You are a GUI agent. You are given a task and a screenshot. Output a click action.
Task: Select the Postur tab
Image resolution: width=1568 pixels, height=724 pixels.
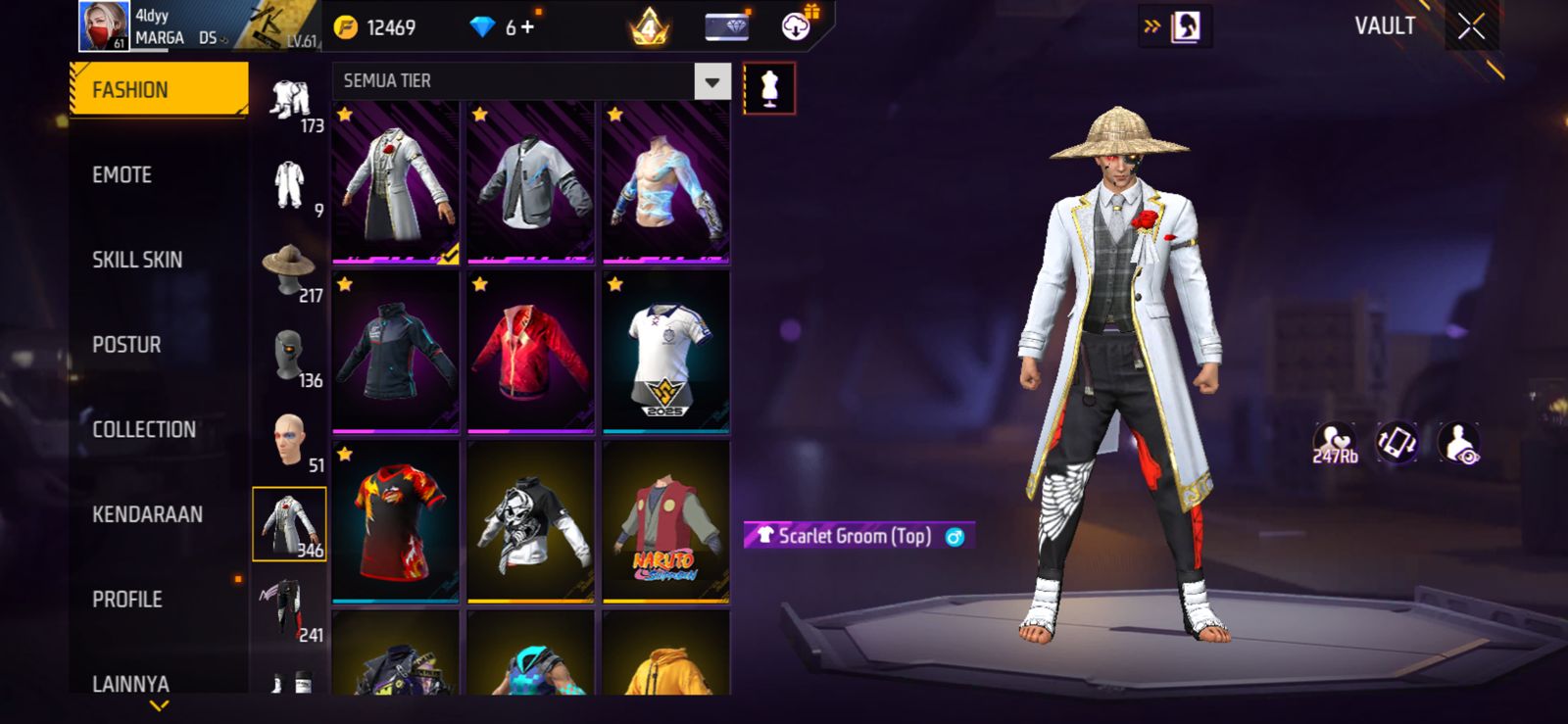pos(126,345)
